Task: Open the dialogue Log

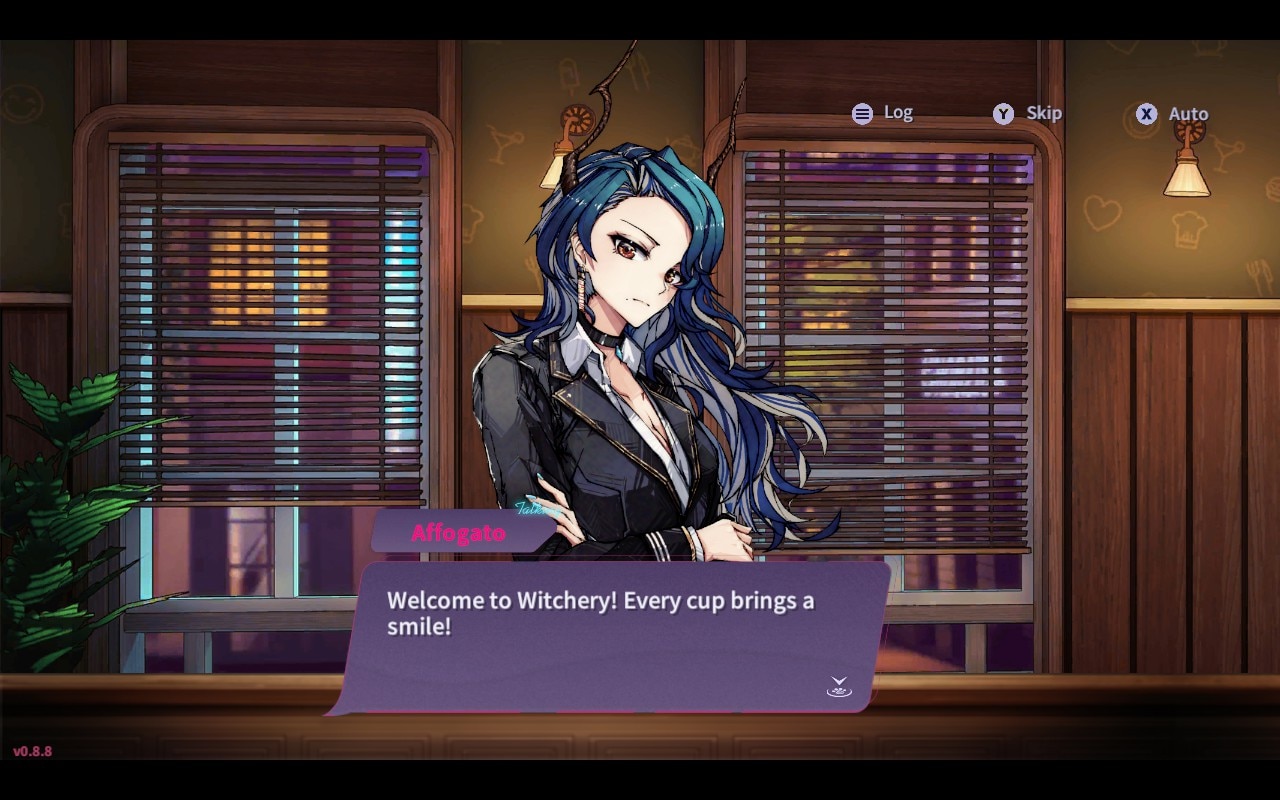Action: 882,113
